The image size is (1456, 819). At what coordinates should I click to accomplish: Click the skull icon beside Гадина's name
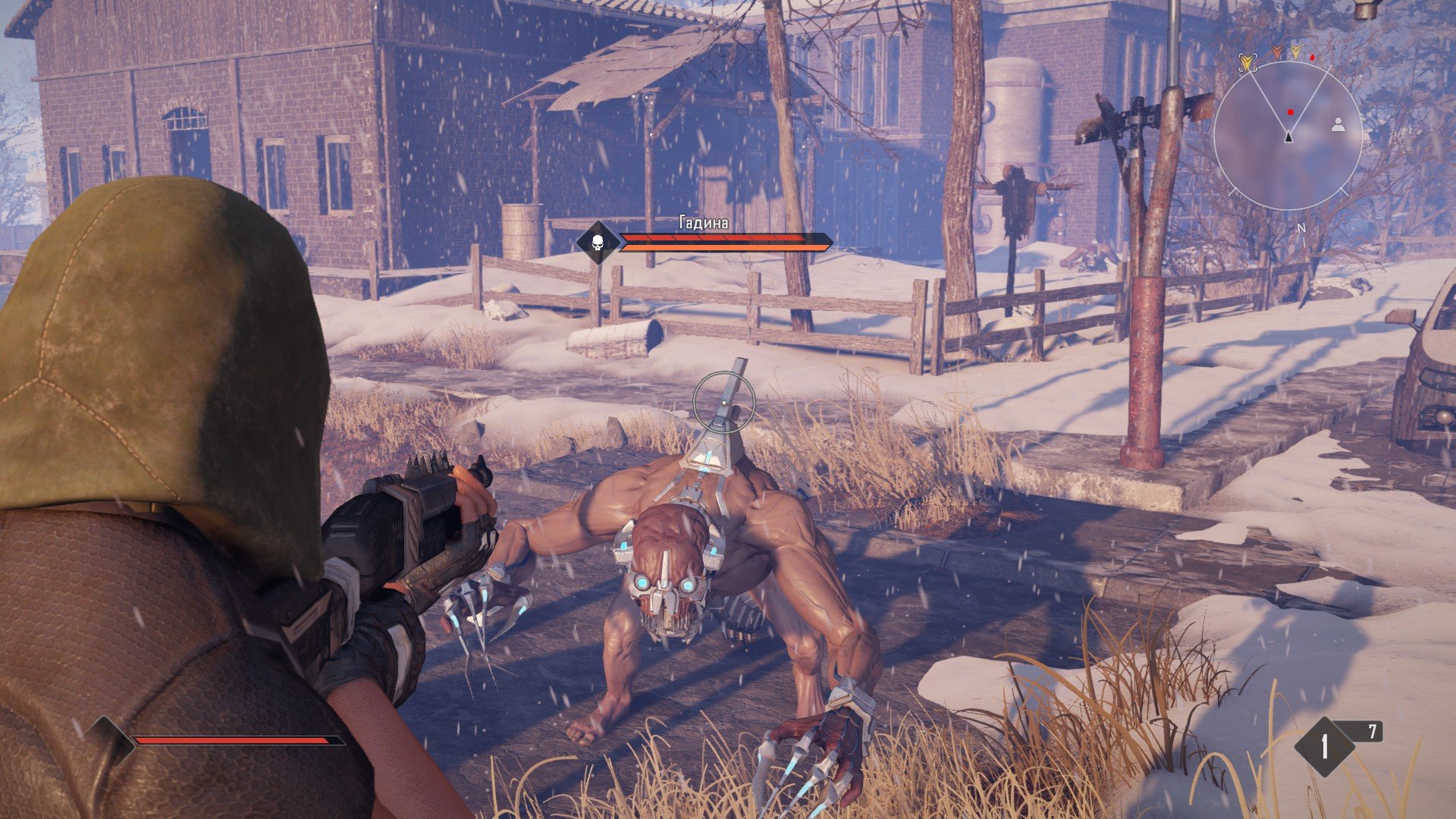[x=597, y=243]
